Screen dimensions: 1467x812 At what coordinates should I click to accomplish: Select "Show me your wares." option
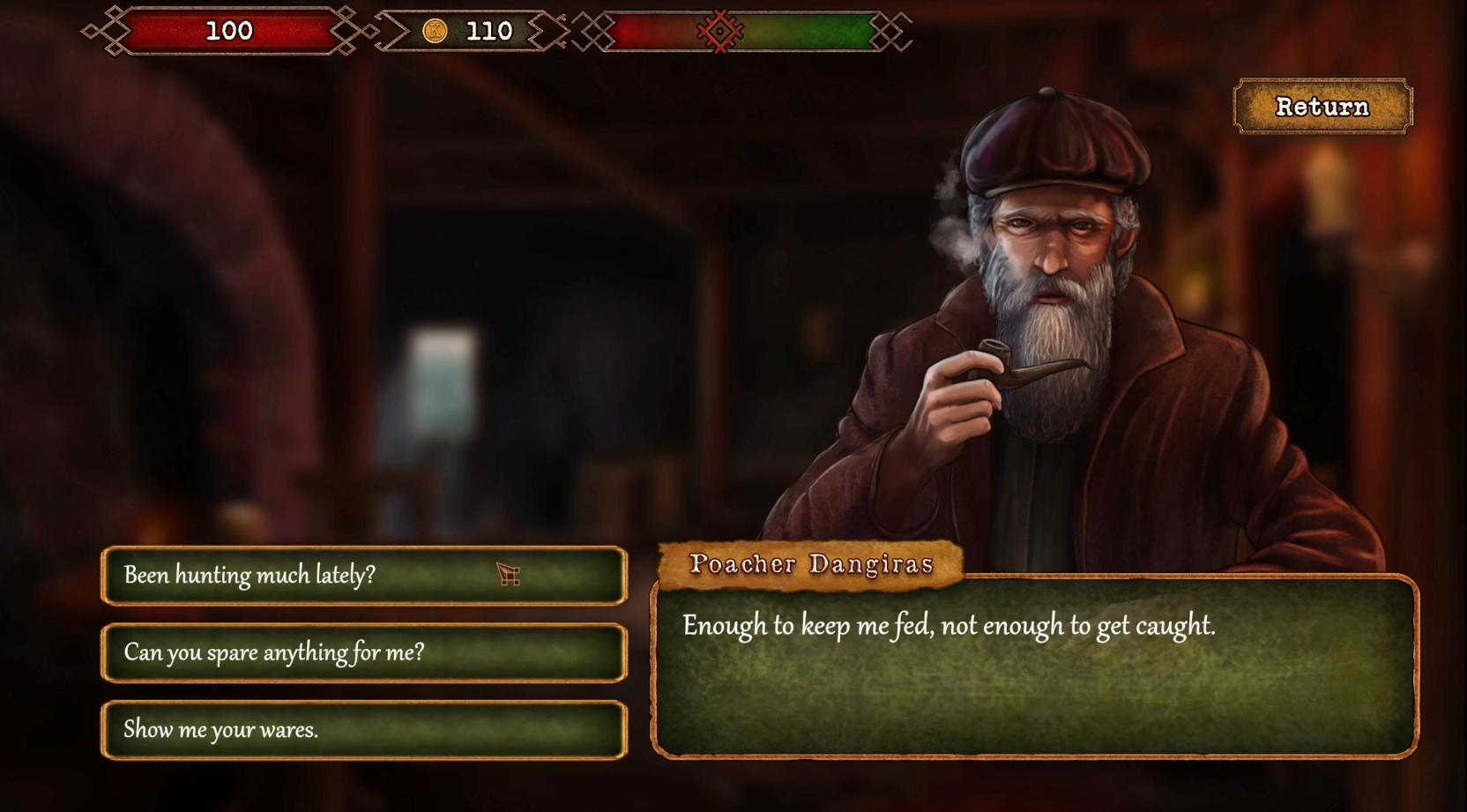point(363,730)
